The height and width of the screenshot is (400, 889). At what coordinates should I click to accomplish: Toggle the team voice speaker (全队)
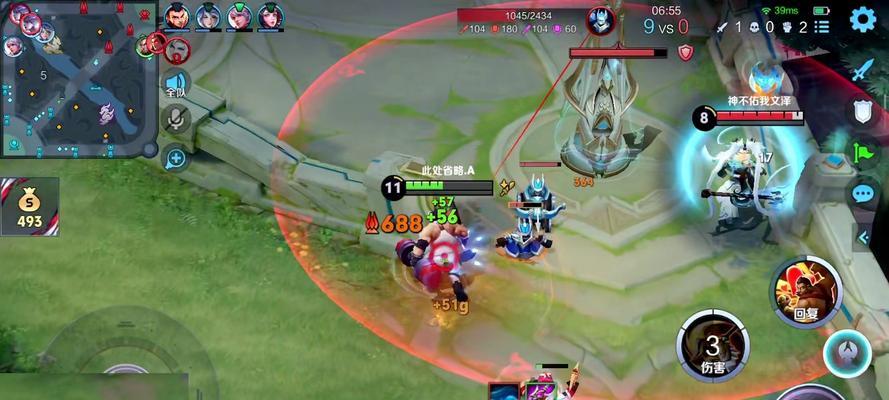click(x=176, y=83)
